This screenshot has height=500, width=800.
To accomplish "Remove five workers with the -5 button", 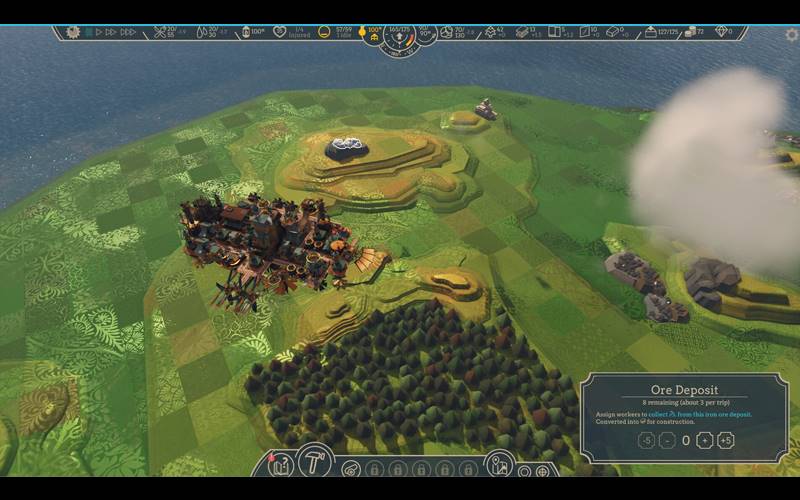I will point(646,440).
